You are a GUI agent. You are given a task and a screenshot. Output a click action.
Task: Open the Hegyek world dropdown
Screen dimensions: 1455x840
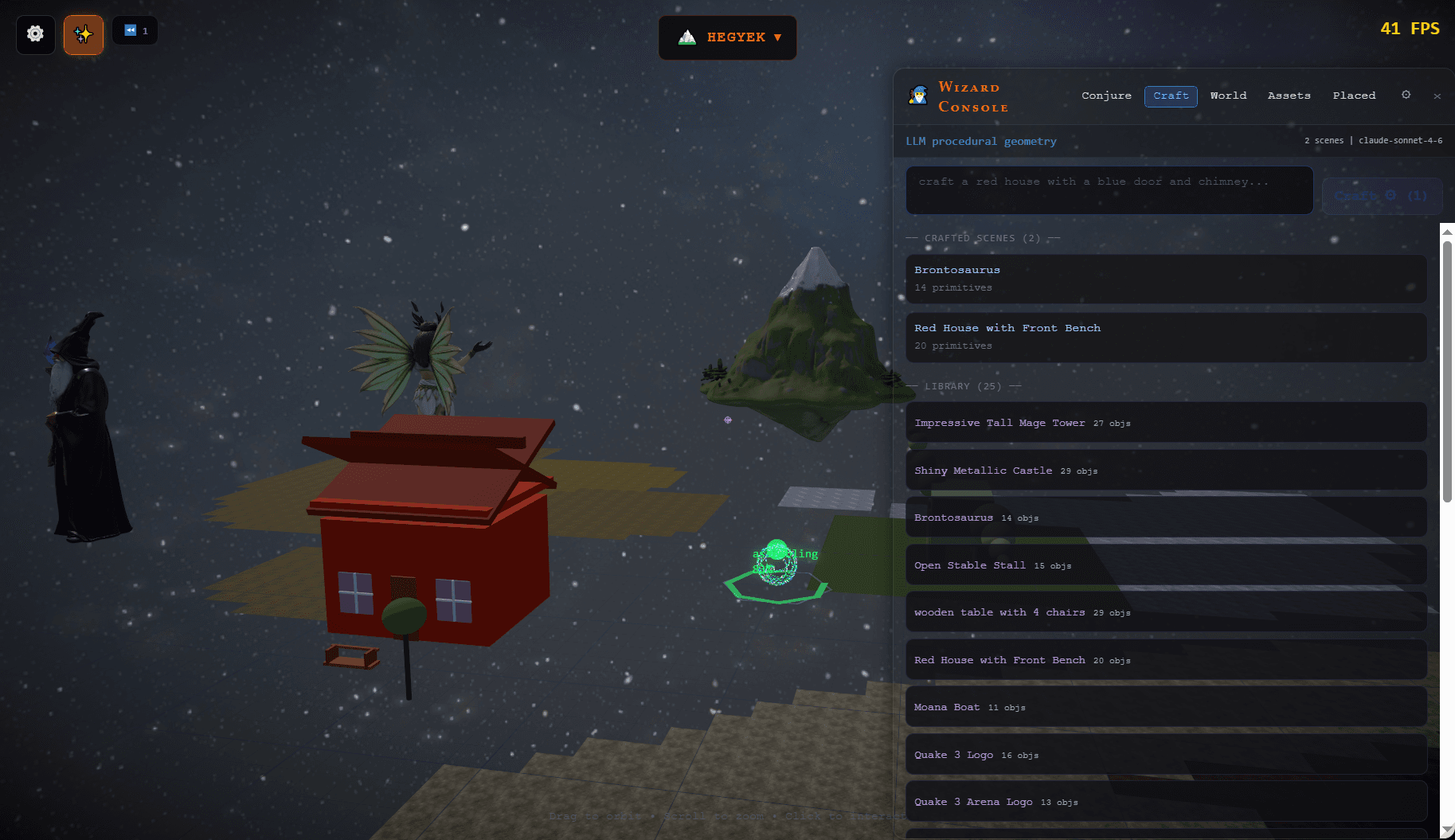click(x=728, y=37)
